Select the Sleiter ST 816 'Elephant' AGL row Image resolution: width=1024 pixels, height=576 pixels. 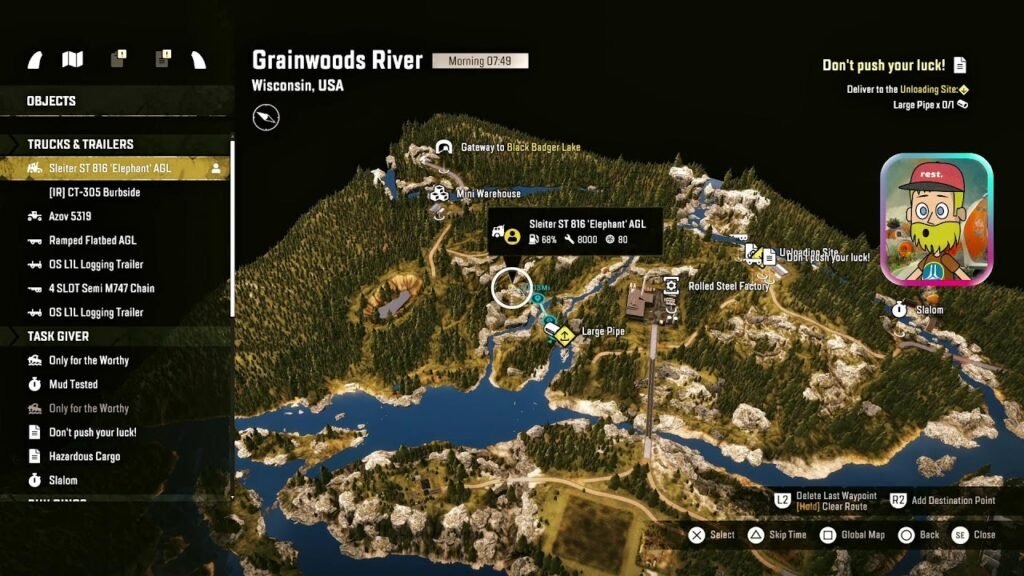(x=110, y=168)
